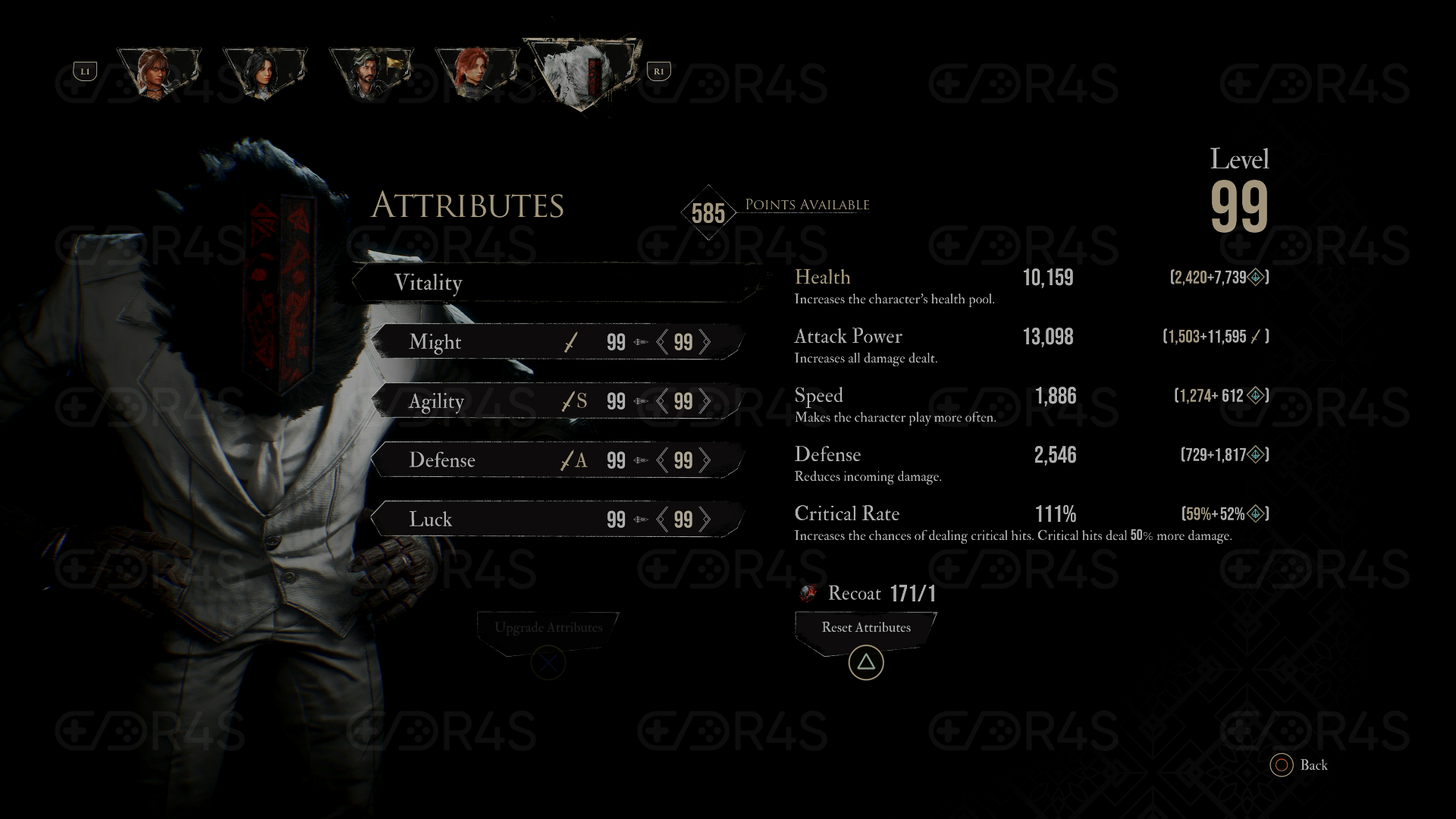The height and width of the screenshot is (819, 1456).
Task: Reset Attributes using Recoat
Action: [x=866, y=628]
